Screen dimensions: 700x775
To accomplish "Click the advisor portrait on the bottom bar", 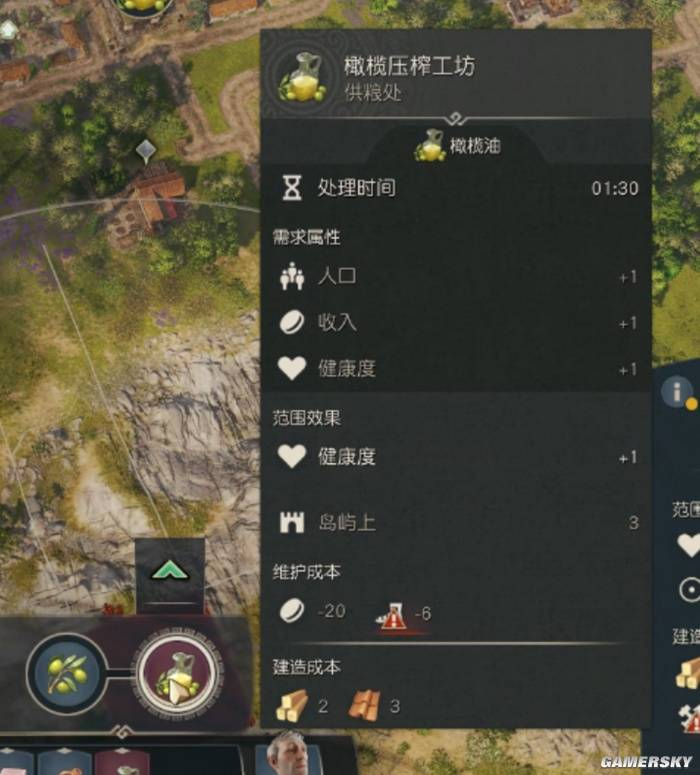I will (x=289, y=755).
